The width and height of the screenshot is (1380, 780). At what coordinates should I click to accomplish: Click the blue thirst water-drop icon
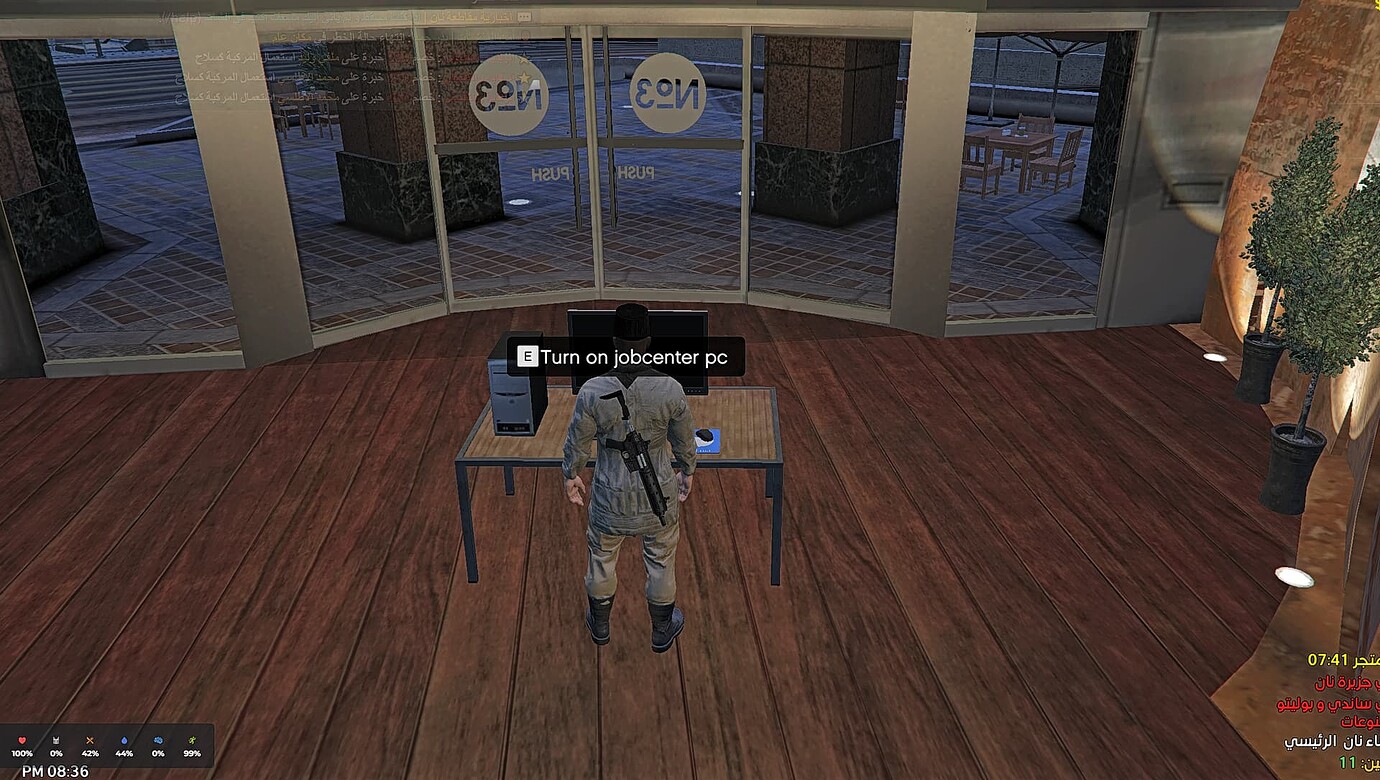pos(124,740)
